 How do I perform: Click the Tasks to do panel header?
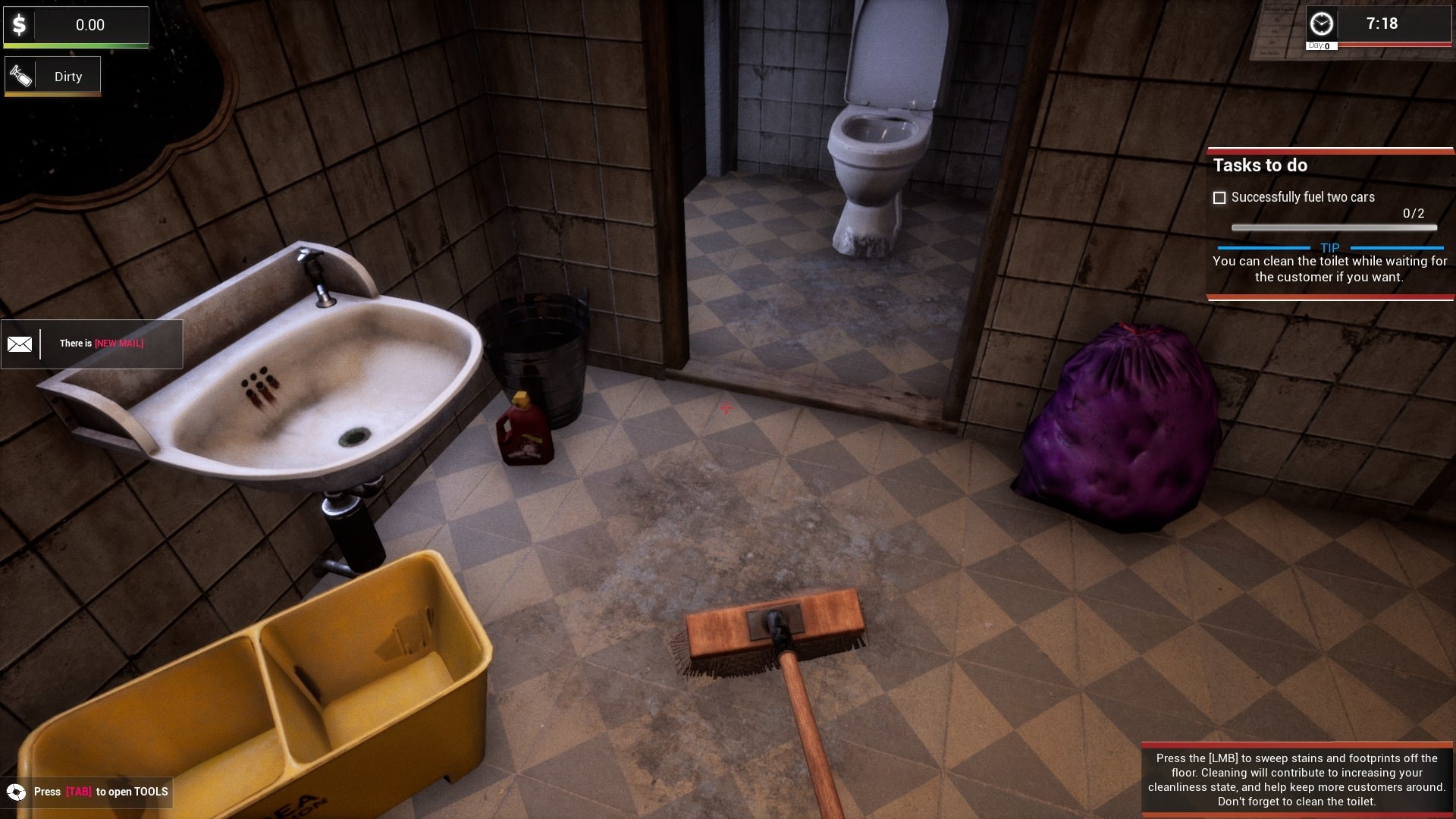click(1261, 165)
